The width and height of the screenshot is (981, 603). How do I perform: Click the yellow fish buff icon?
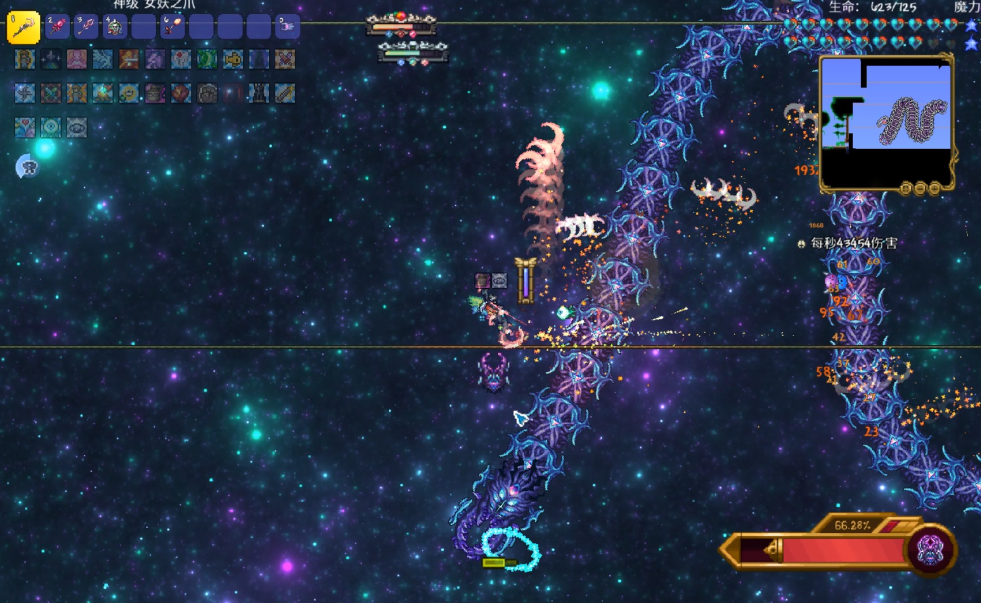point(233,59)
